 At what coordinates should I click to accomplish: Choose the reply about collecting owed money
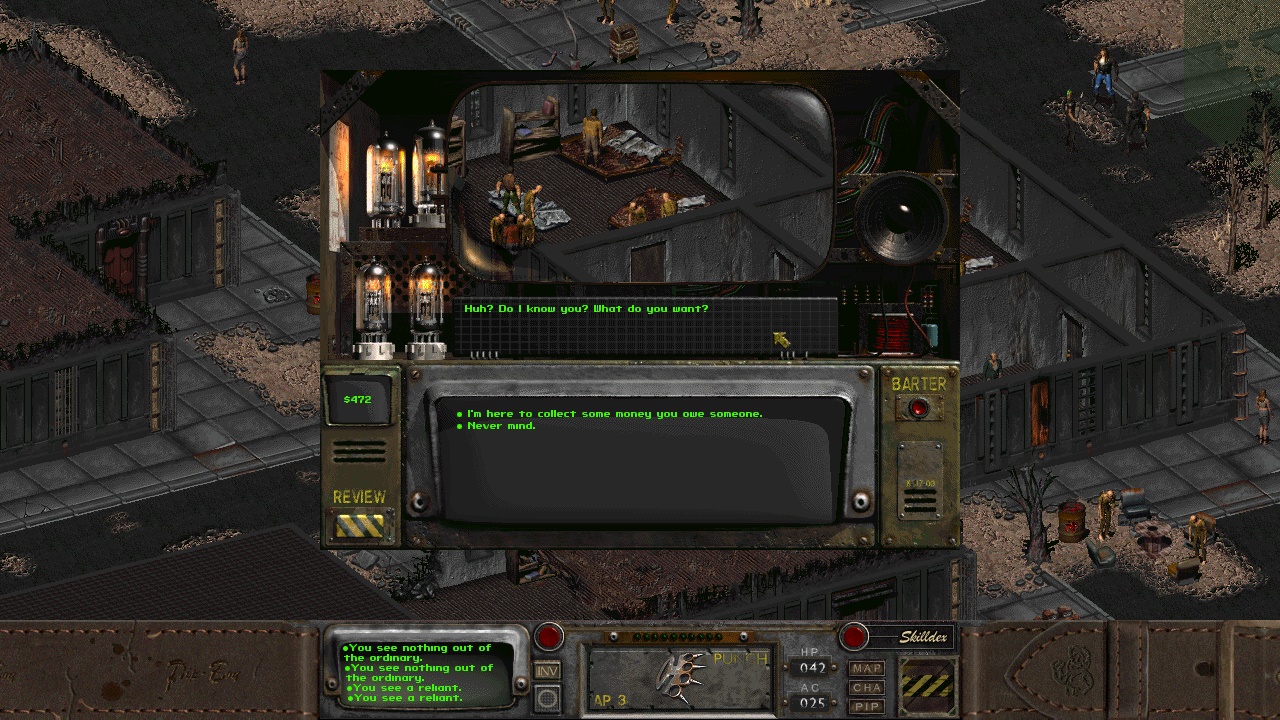coord(614,414)
